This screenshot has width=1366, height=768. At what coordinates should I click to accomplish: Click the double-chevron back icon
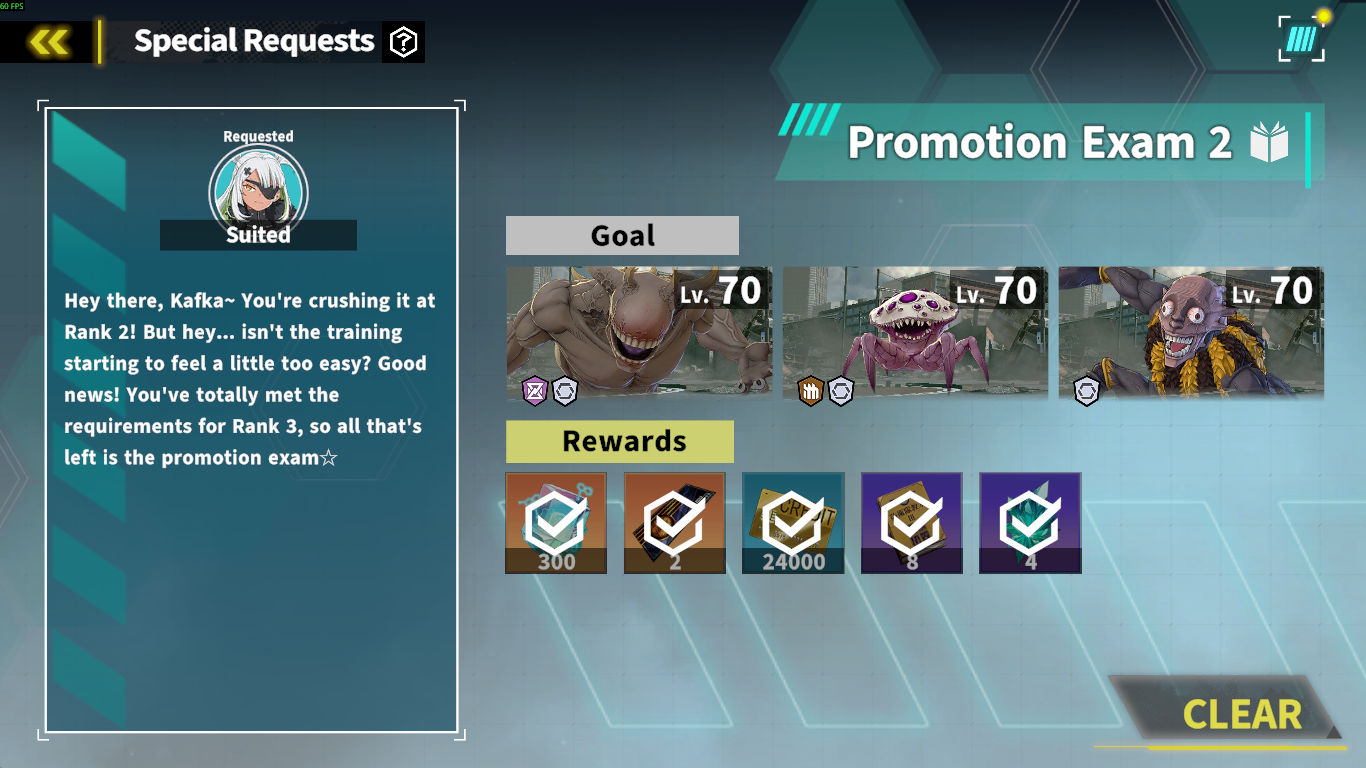click(x=47, y=41)
